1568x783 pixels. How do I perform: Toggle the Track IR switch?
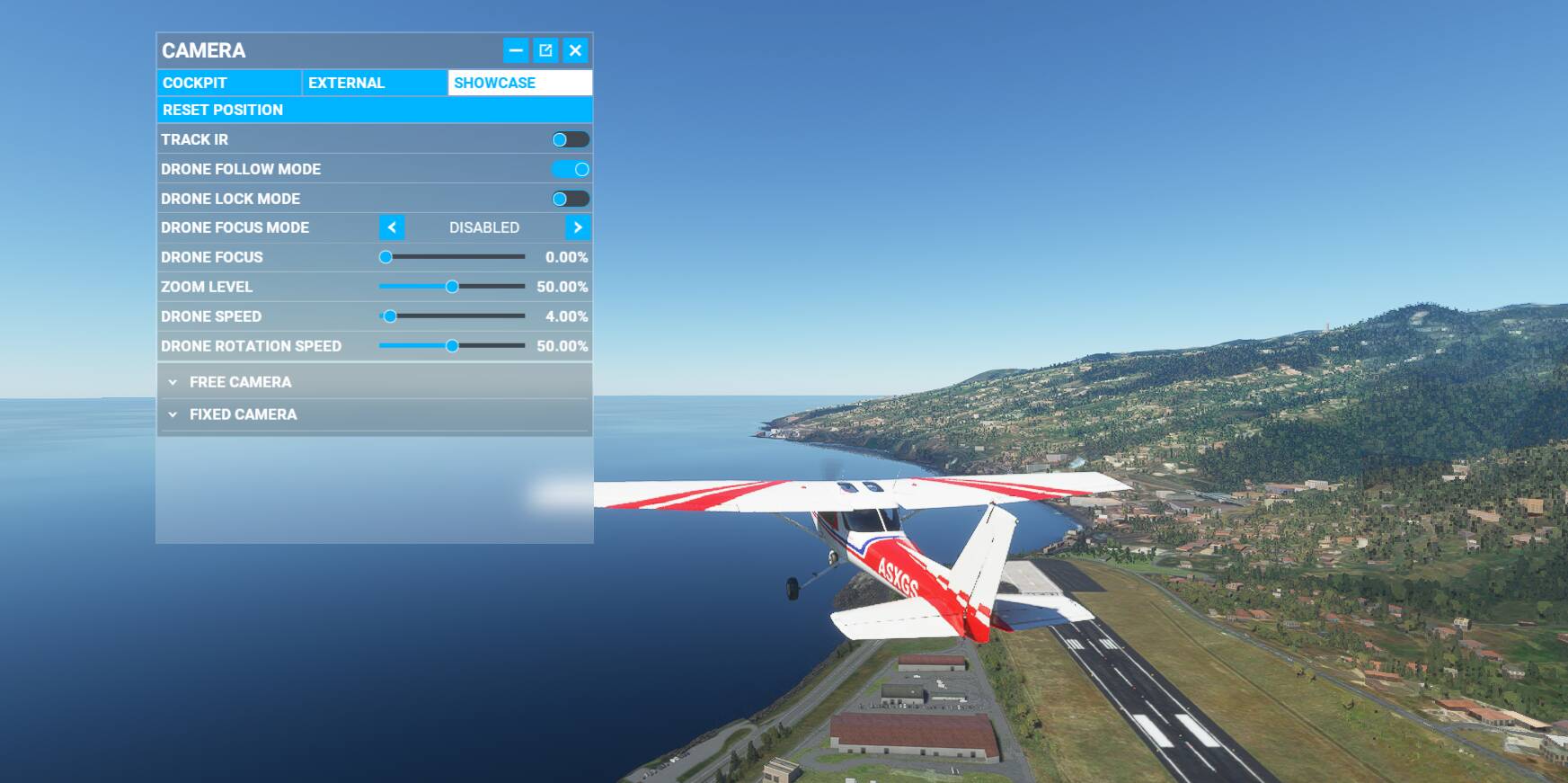(x=571, y=139)
